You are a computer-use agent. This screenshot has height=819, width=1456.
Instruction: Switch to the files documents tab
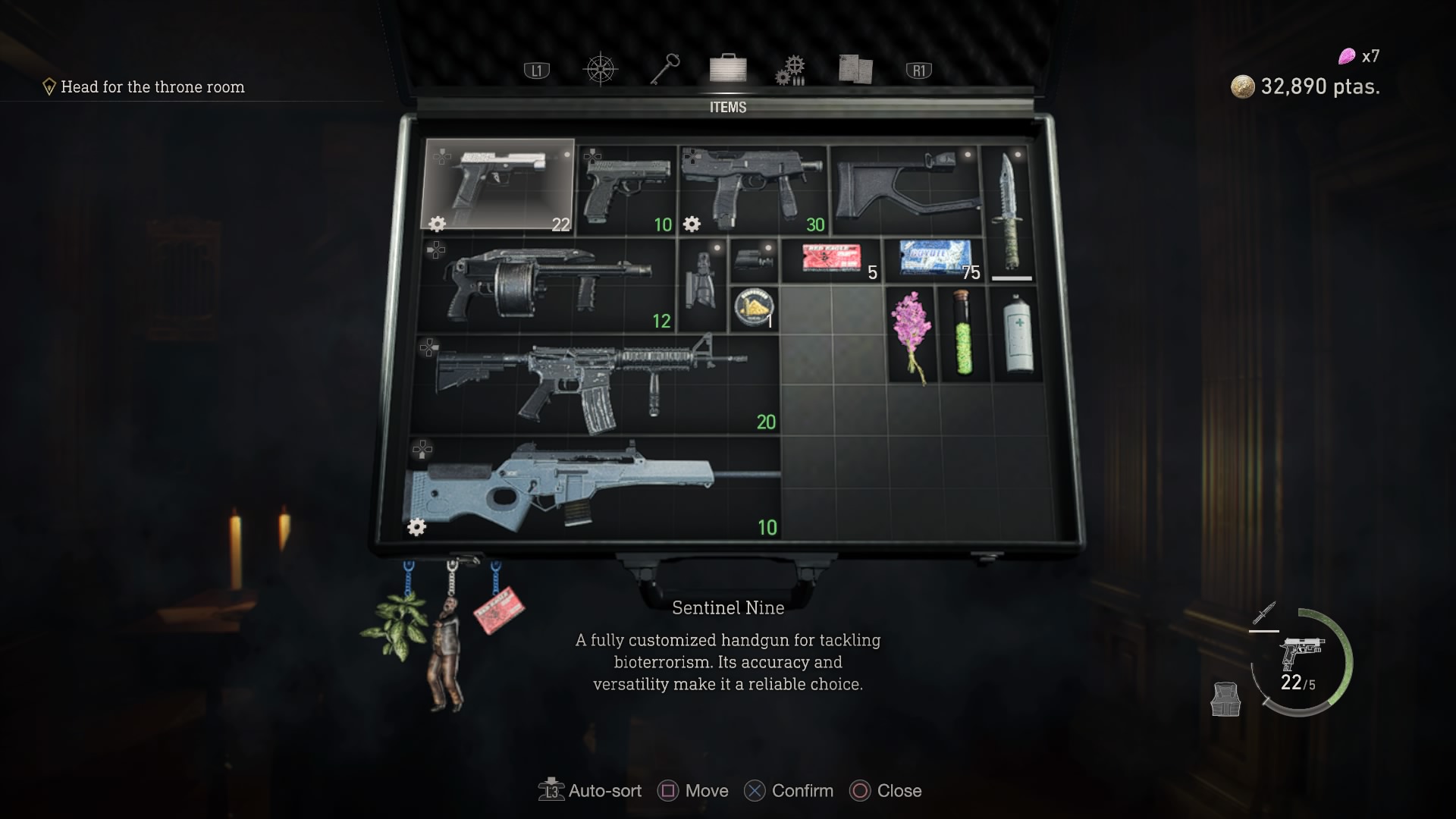(x=855, y=69)
